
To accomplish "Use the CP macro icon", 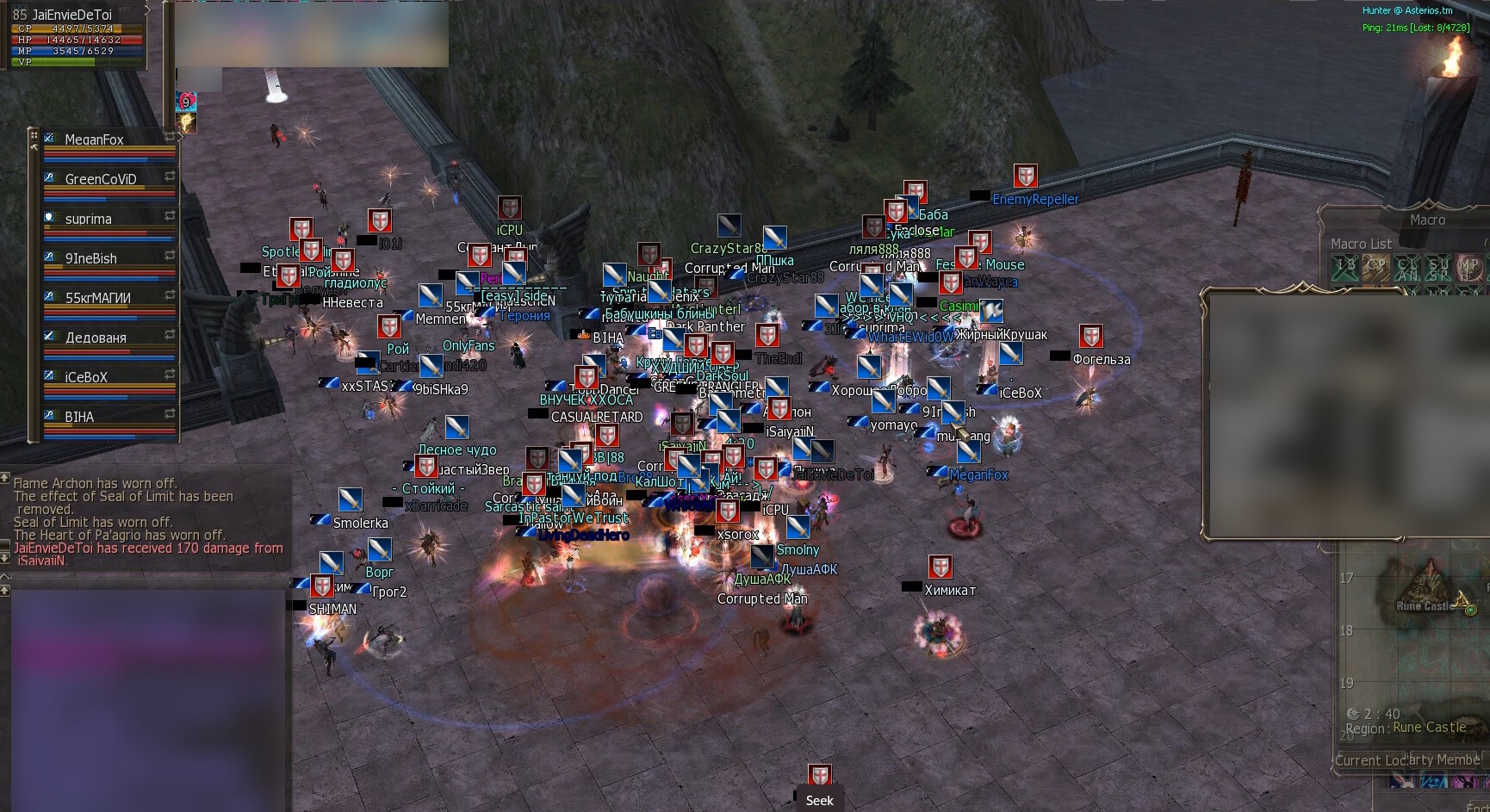I will tap(1375, 269).
